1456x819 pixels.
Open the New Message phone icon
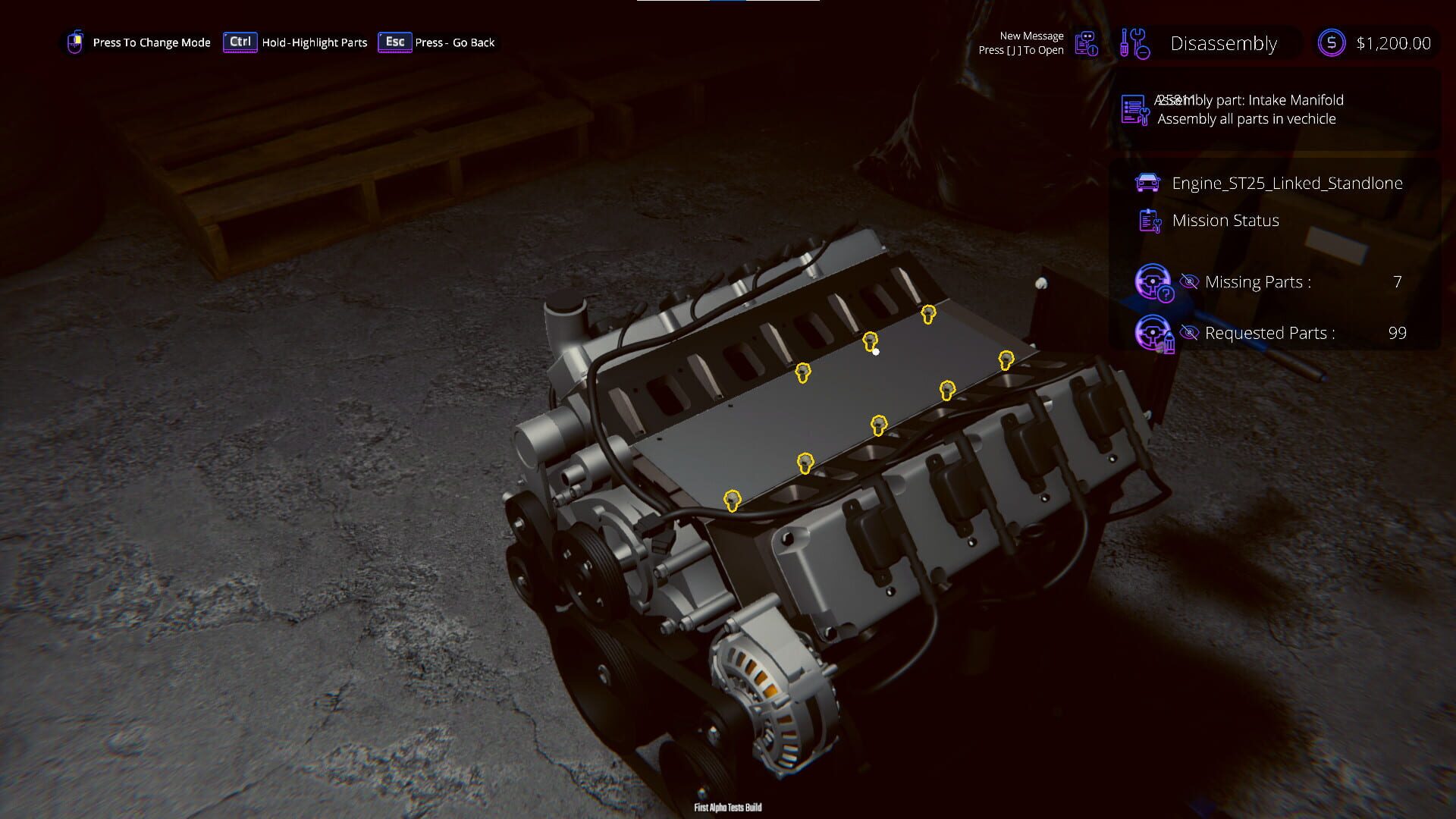[1086, 43]
